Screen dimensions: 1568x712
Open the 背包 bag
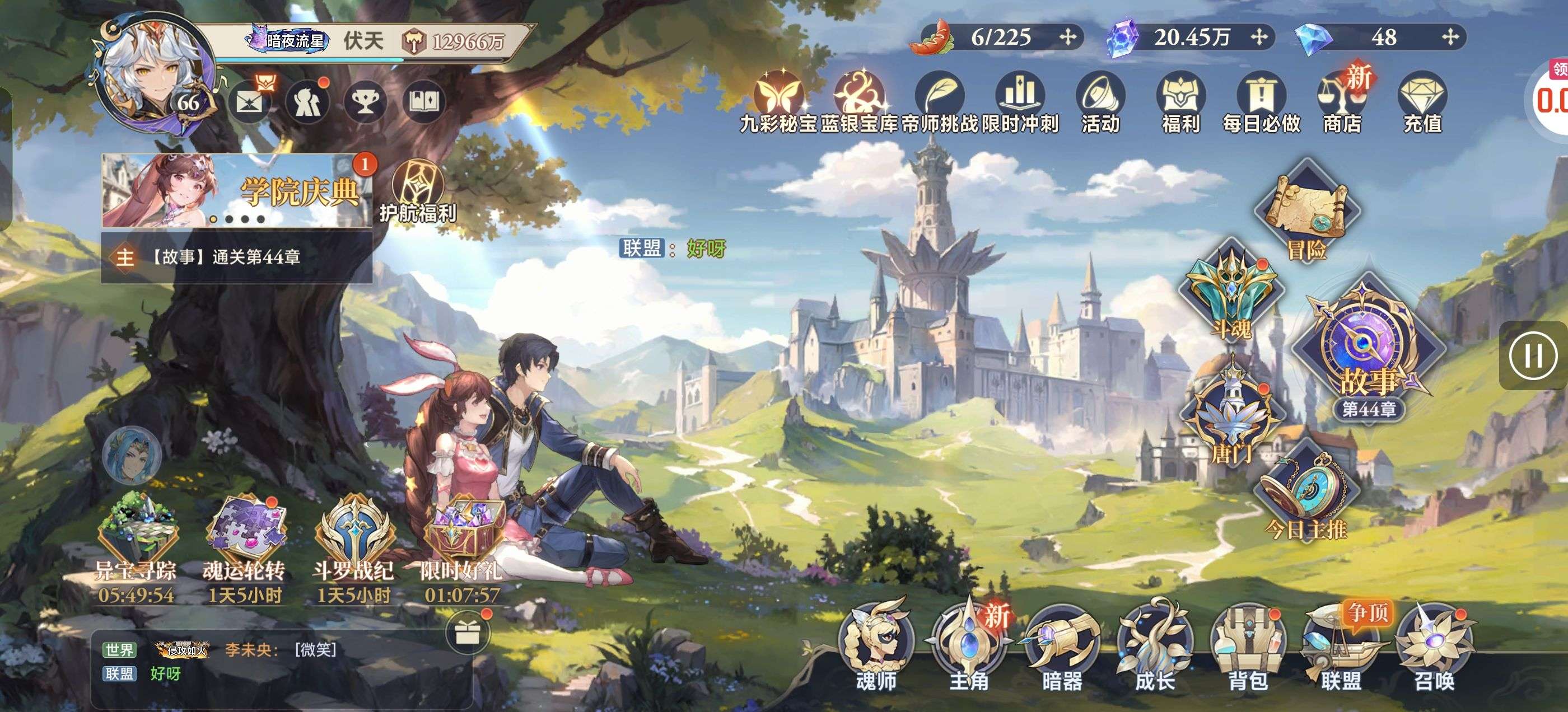coord(1248,645)
